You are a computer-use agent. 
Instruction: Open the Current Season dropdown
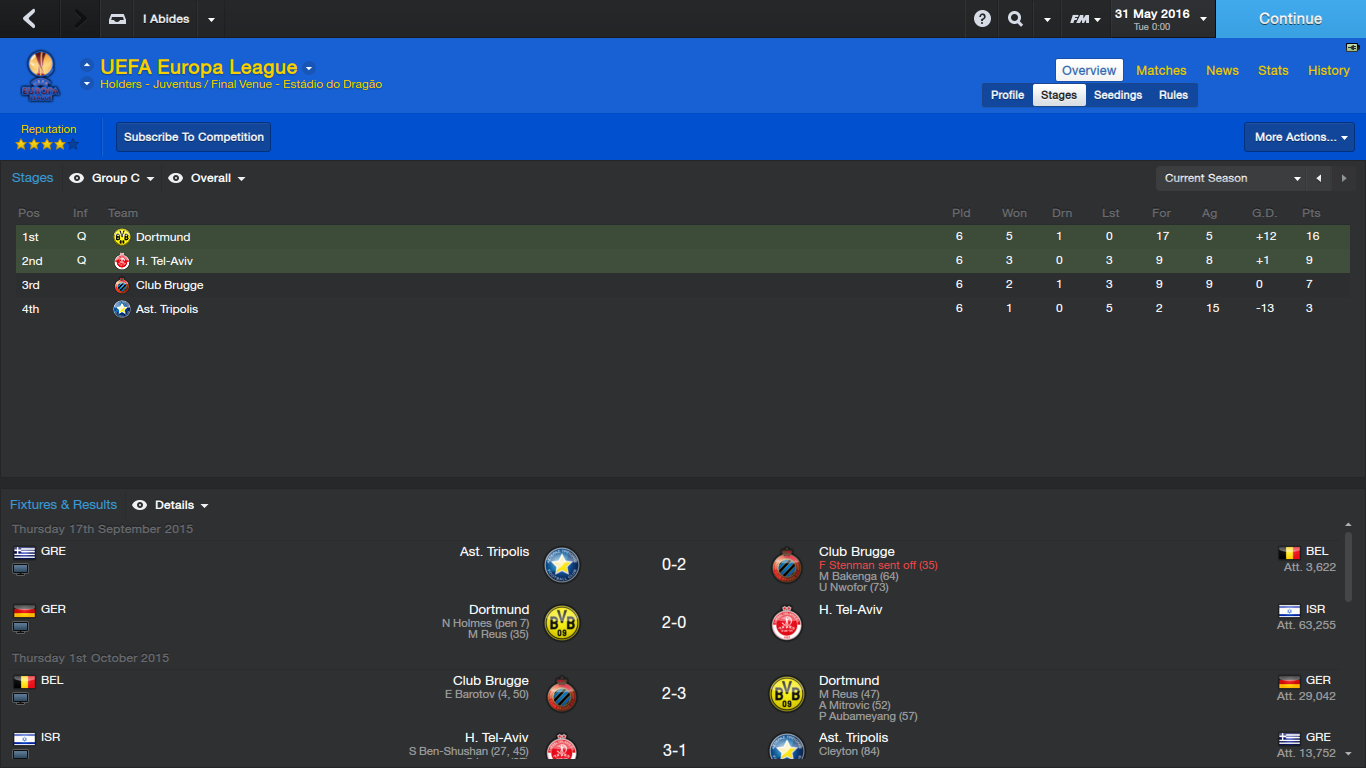[x=1230, y=178]
